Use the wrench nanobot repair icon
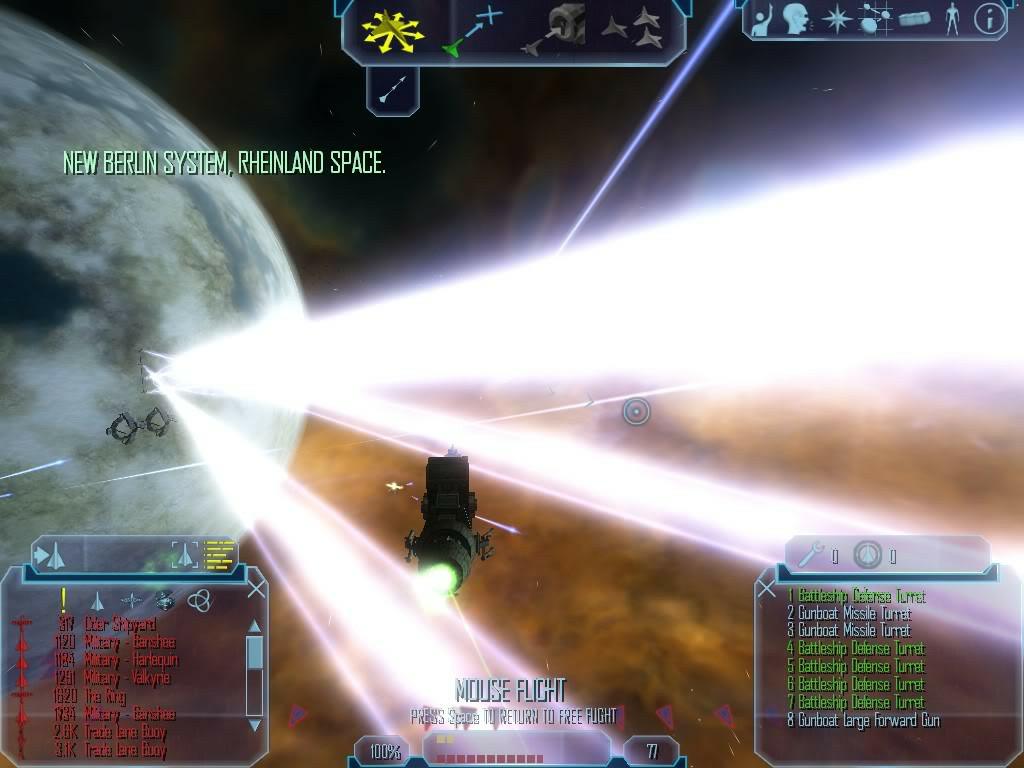The width and height of the screenshot is (1024, 768). (x=813, y=554)
